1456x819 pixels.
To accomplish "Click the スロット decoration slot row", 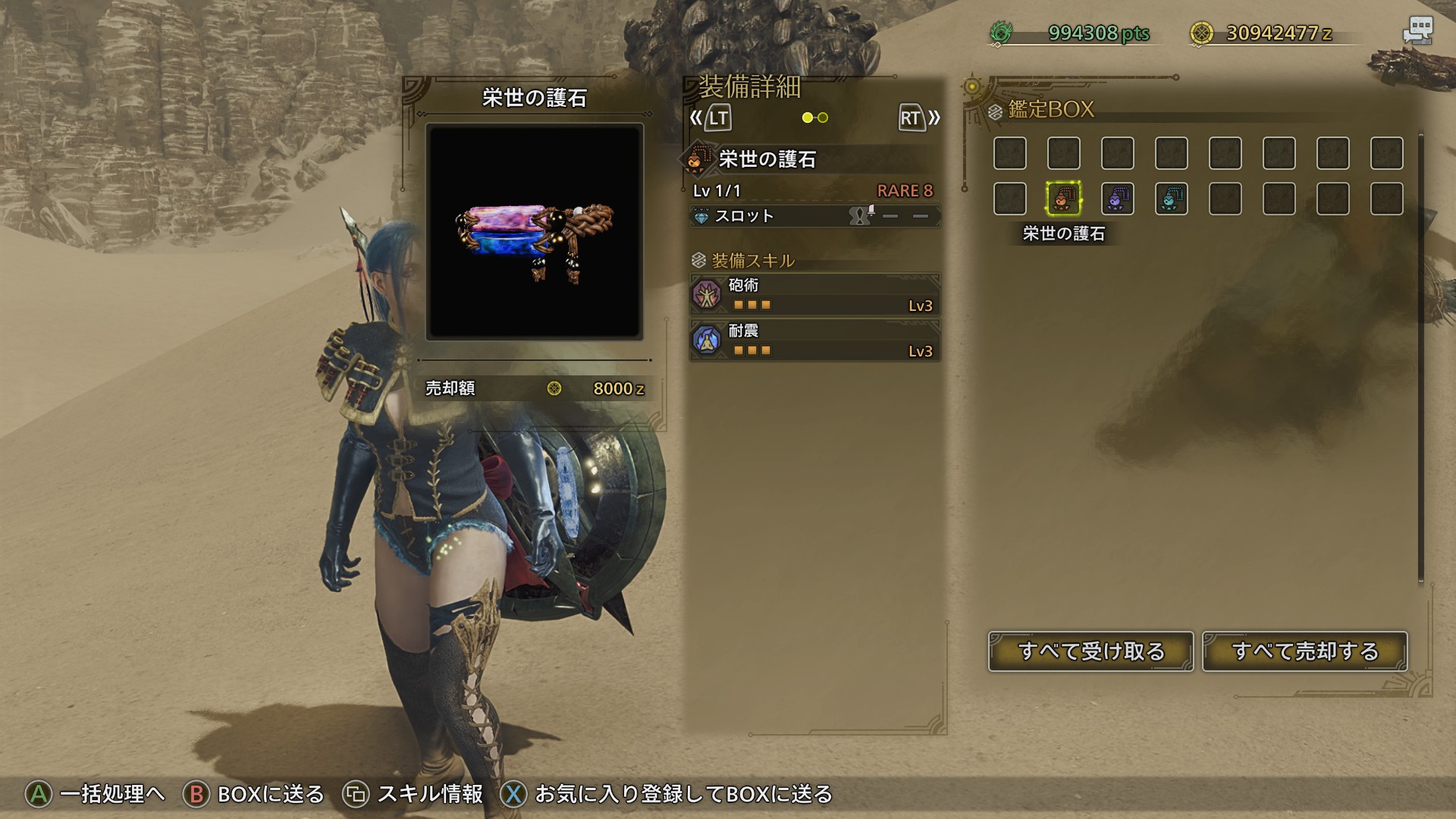I will [x=814, y=216].
